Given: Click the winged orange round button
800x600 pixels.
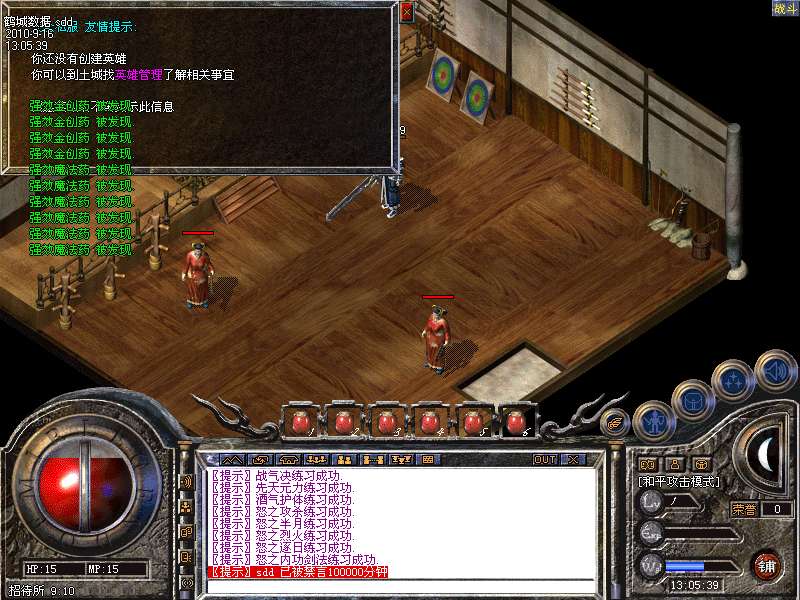Looking at the screenshot, I should (x=612, y=423).
